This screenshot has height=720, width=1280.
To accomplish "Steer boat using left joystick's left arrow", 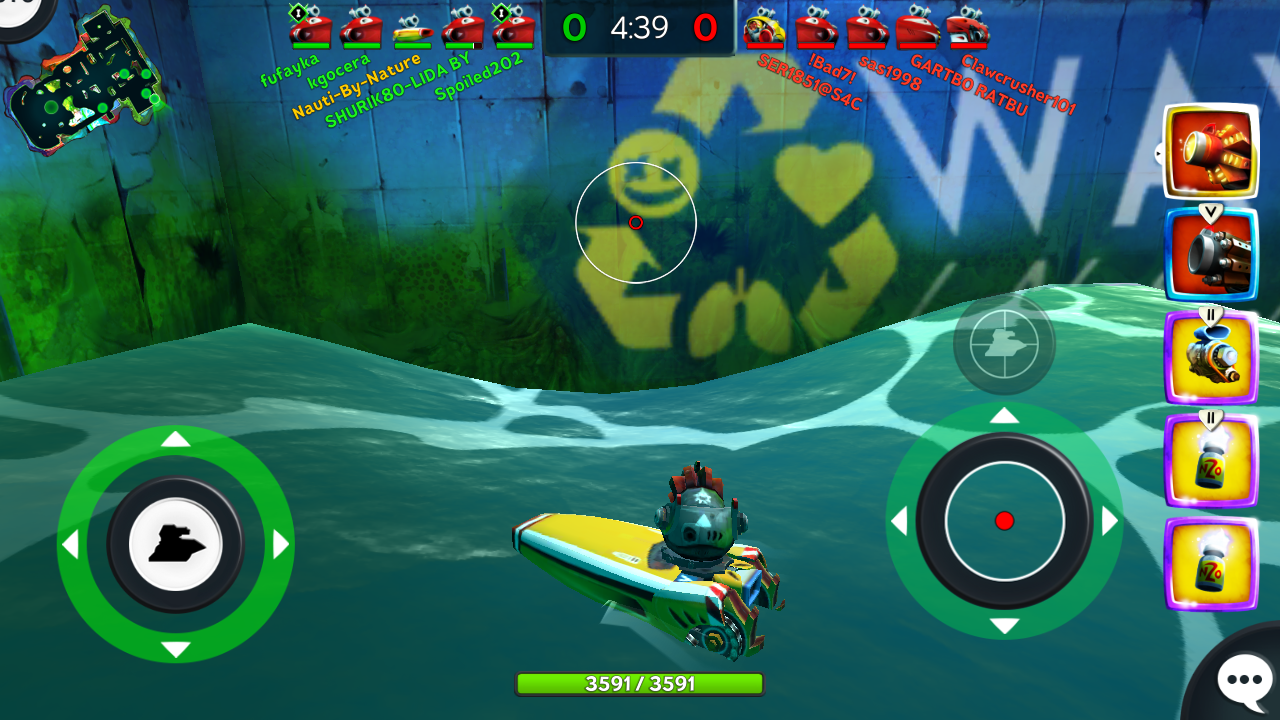I will [x=70, y=545].
